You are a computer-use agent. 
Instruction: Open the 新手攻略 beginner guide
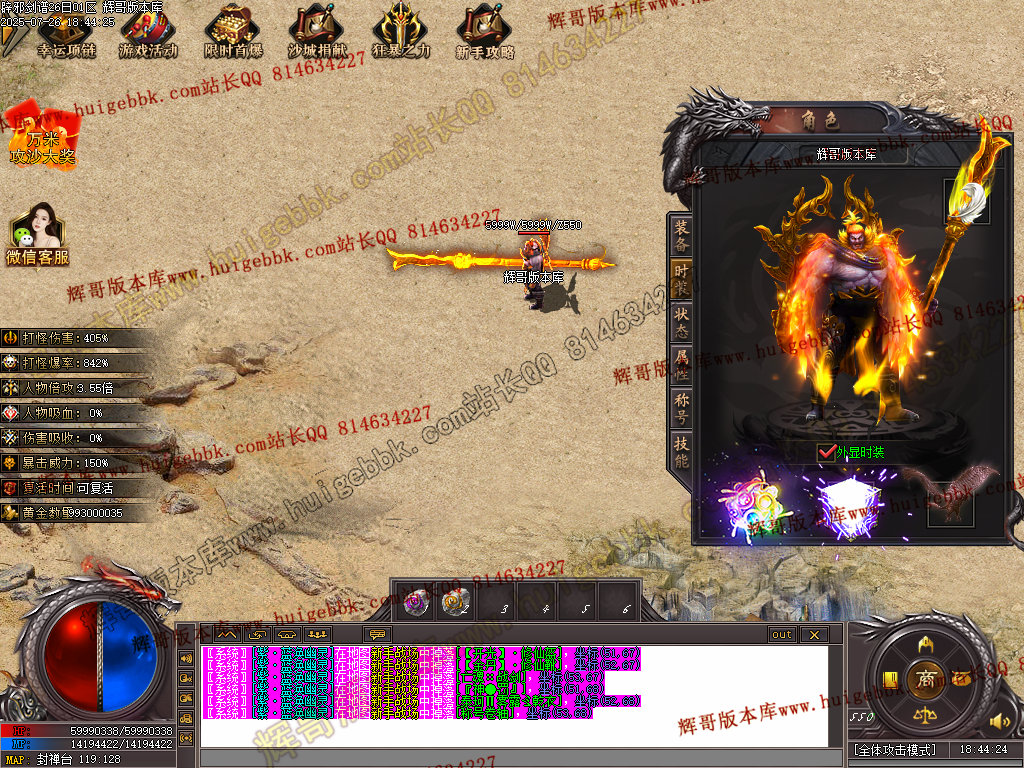pyautogui.click(x=485, y=33)
